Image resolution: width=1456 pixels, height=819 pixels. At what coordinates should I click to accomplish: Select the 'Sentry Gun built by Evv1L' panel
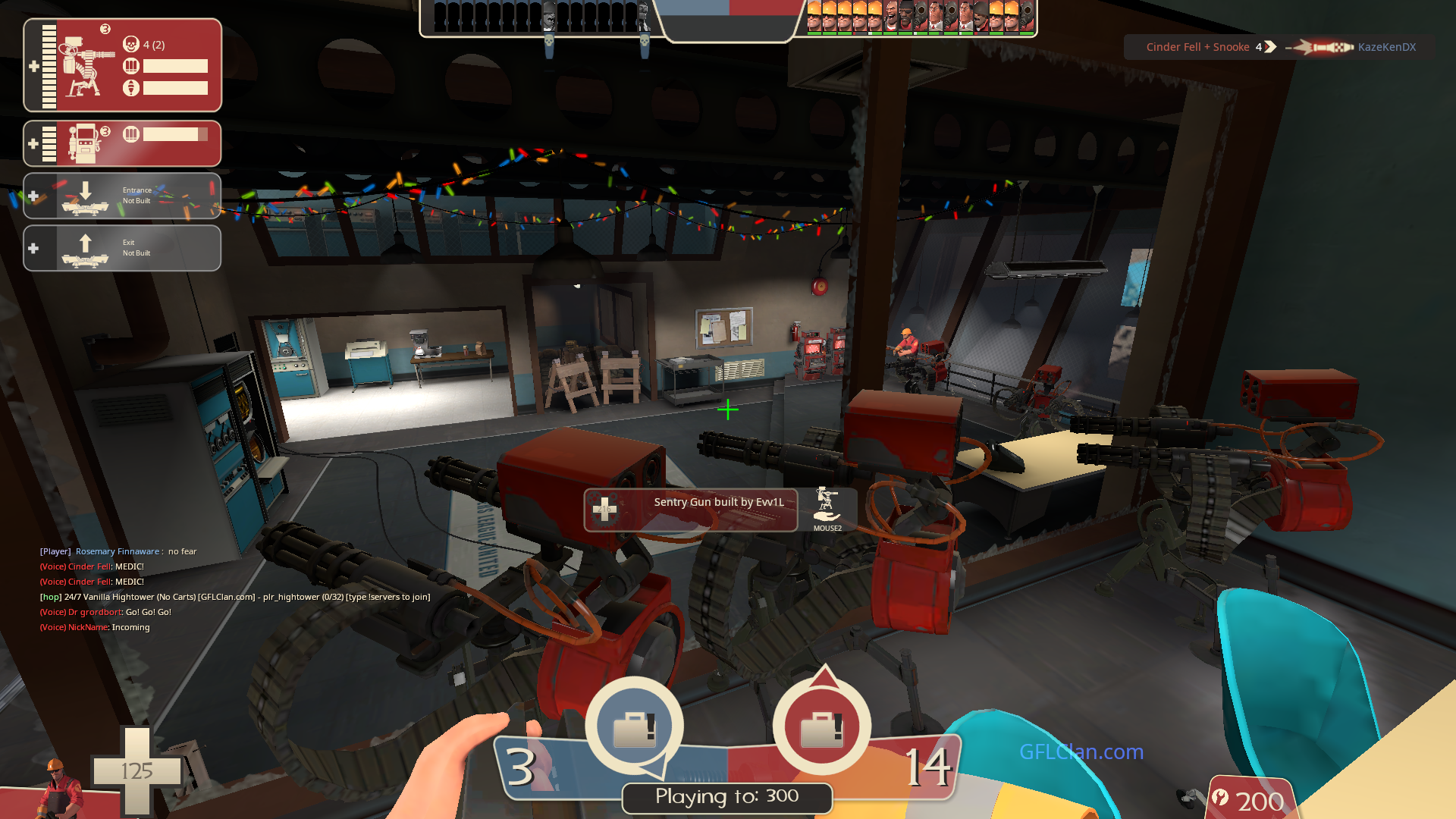coord(691,510)
